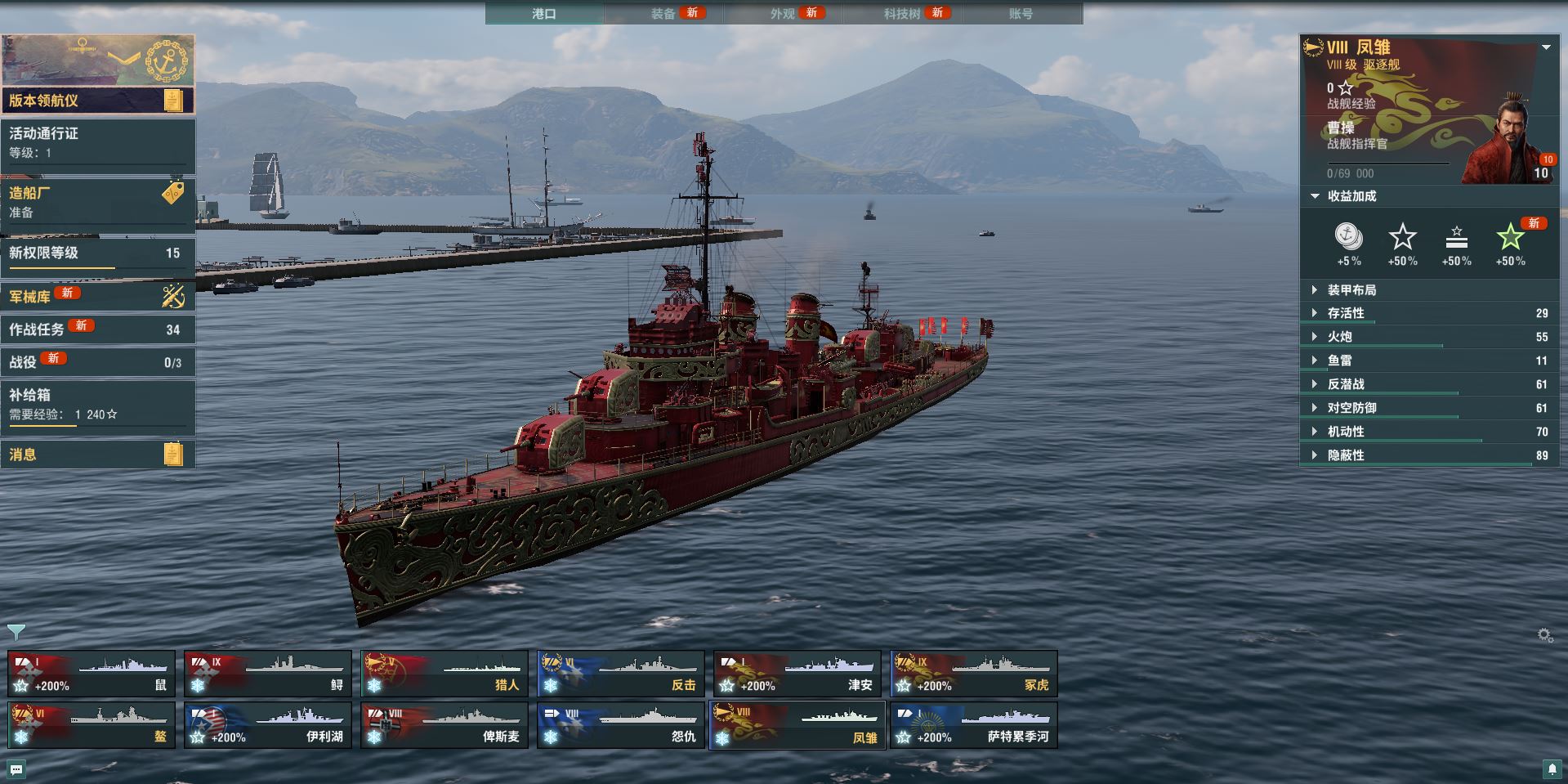Open the 军械库 store
1568x784 pixels.
[x=97, y=296]
